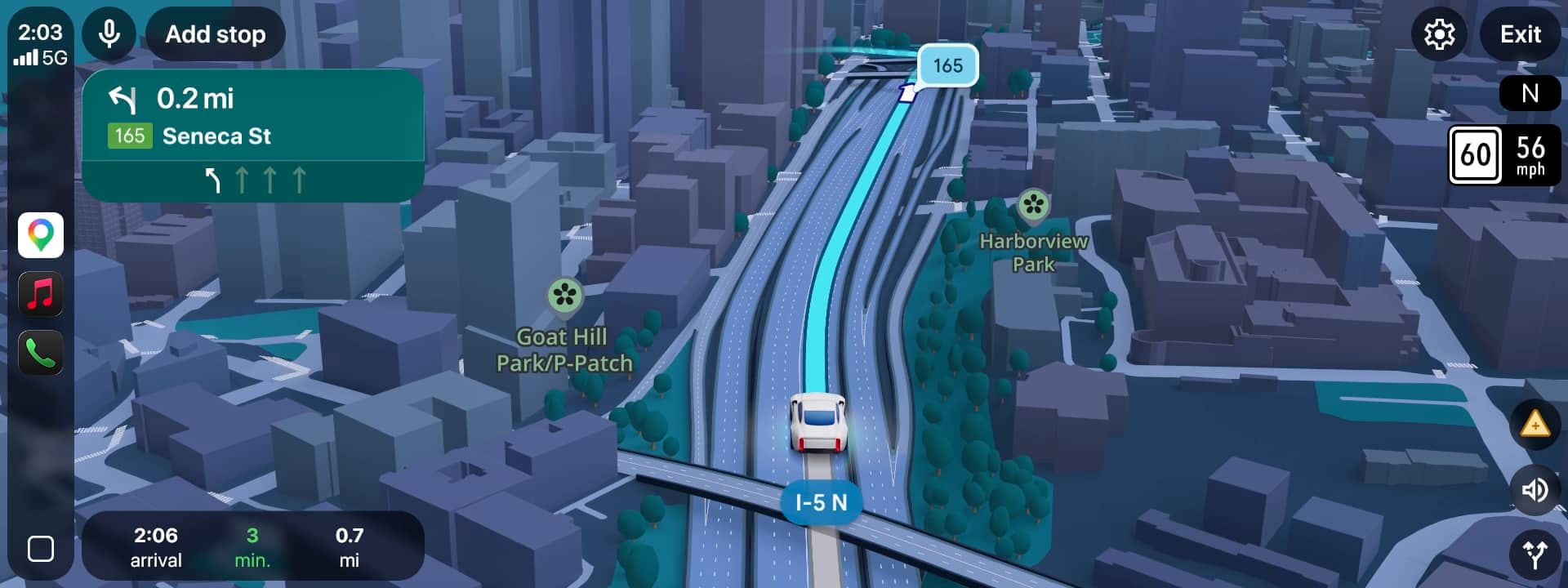This screenshot has width=1568, height=588.
Task: Open the Phone app from the sidebar
Action: click(x=41, y=353)
